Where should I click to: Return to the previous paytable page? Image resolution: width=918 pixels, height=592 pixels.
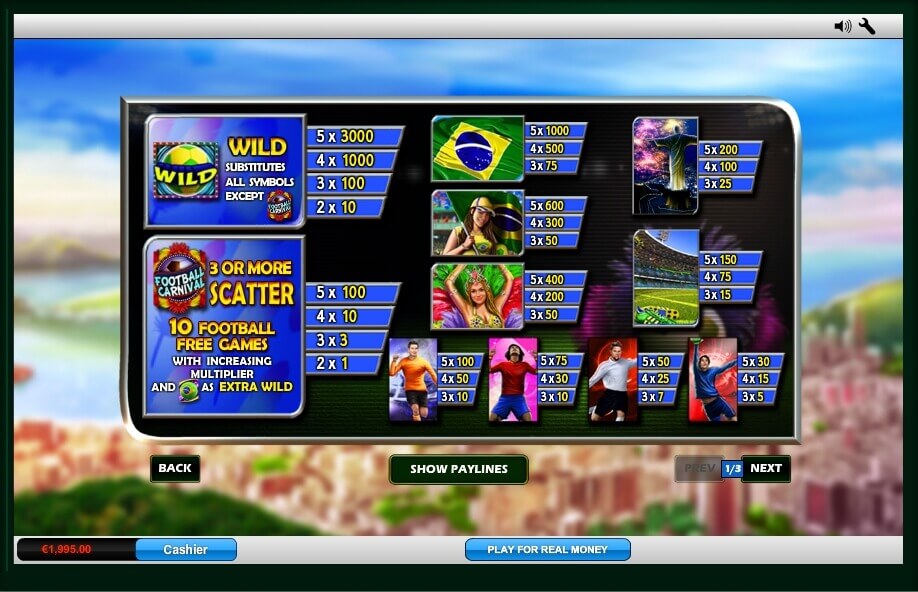tap(699, 468)
